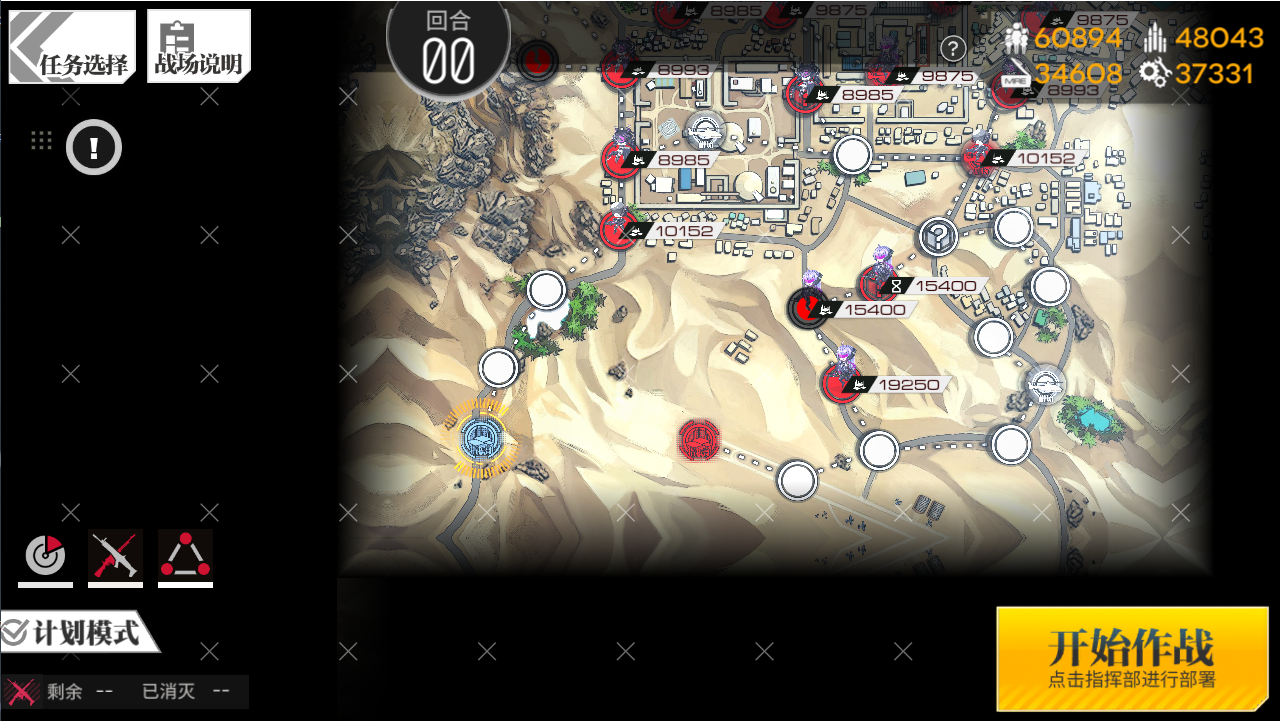Image resolution: width=1280 pixels, height=721 pixels.
Task: Go back via 任务选择 button
Action: (x=72, y=47)
